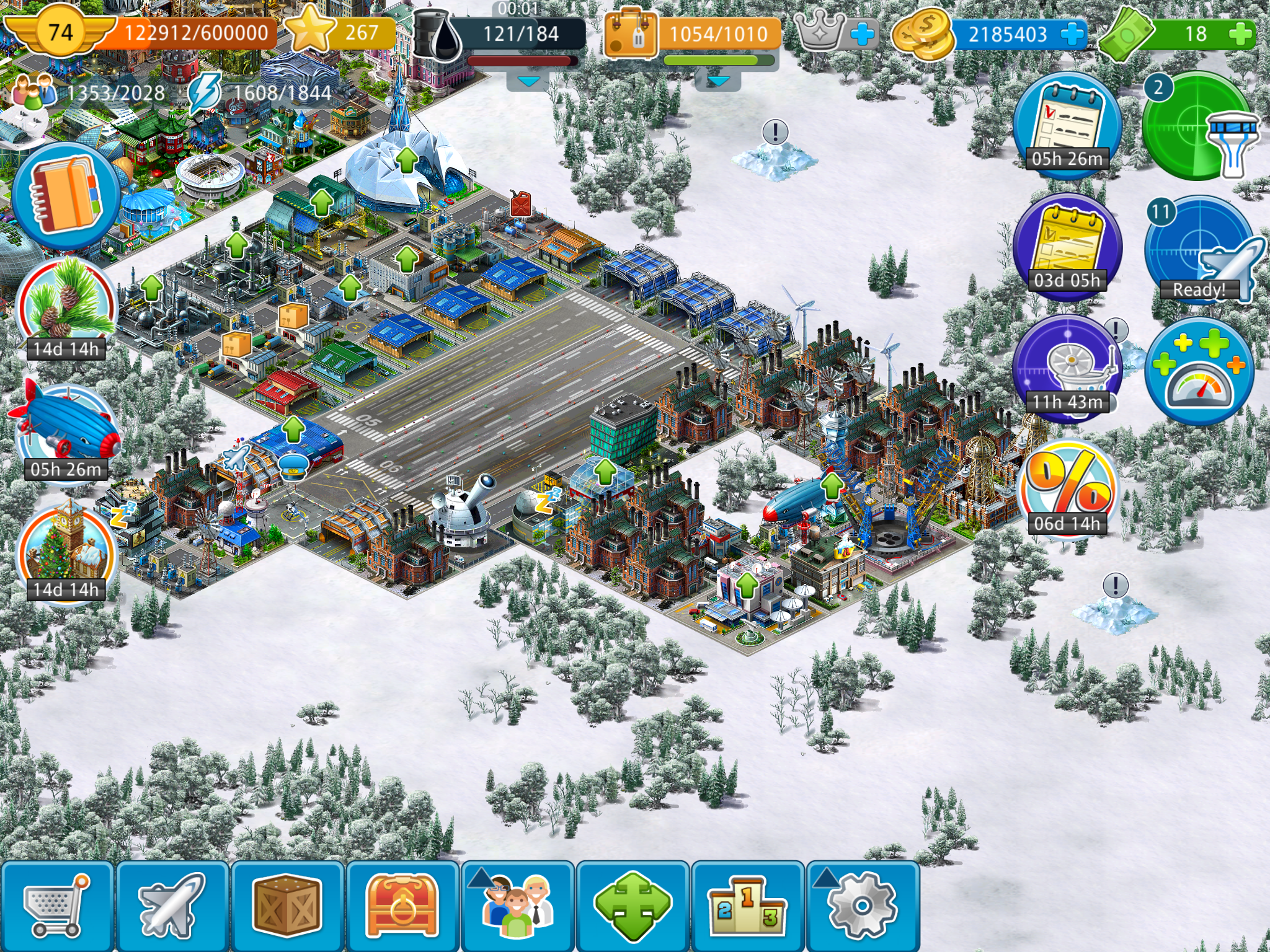Image resolution: width=1270 pixels, height=952 pixels.
Task: Buy green cash with the plus button
Action: (x=1240, y=34)
